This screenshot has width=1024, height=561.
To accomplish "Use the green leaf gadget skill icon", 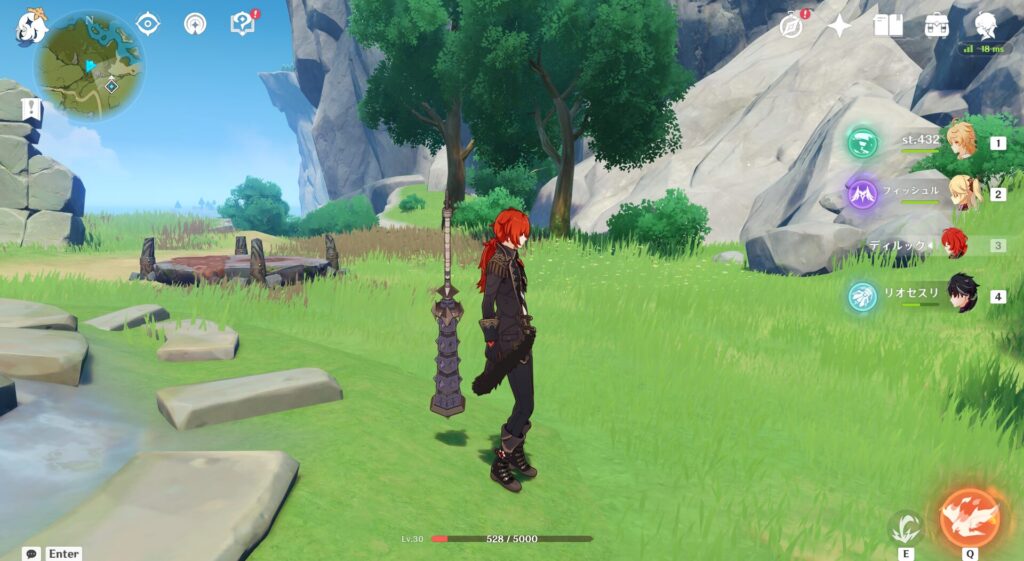I will pyautogui.click(x=905, y=525).
